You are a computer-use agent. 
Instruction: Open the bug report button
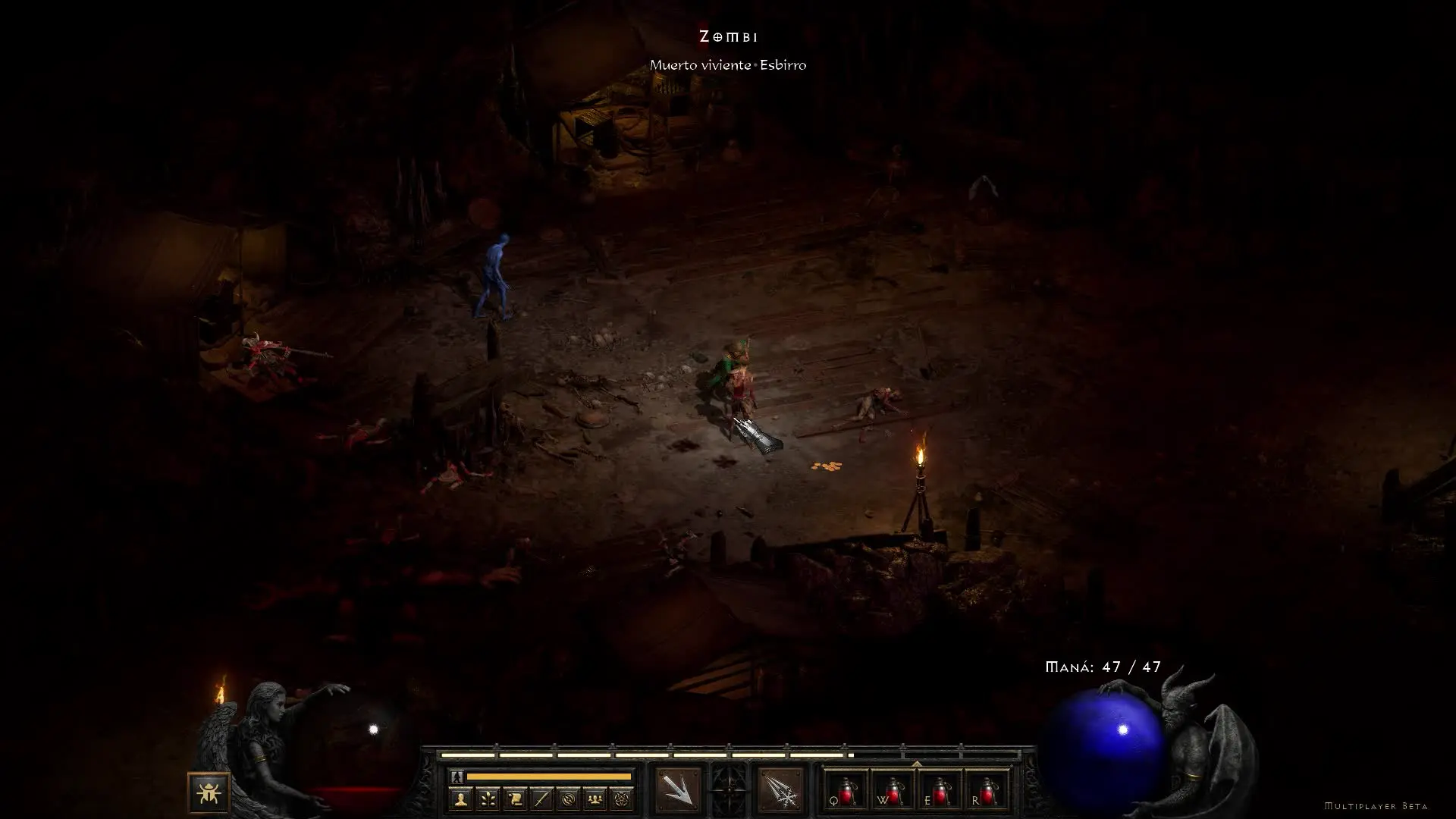(x=209, y=793)
